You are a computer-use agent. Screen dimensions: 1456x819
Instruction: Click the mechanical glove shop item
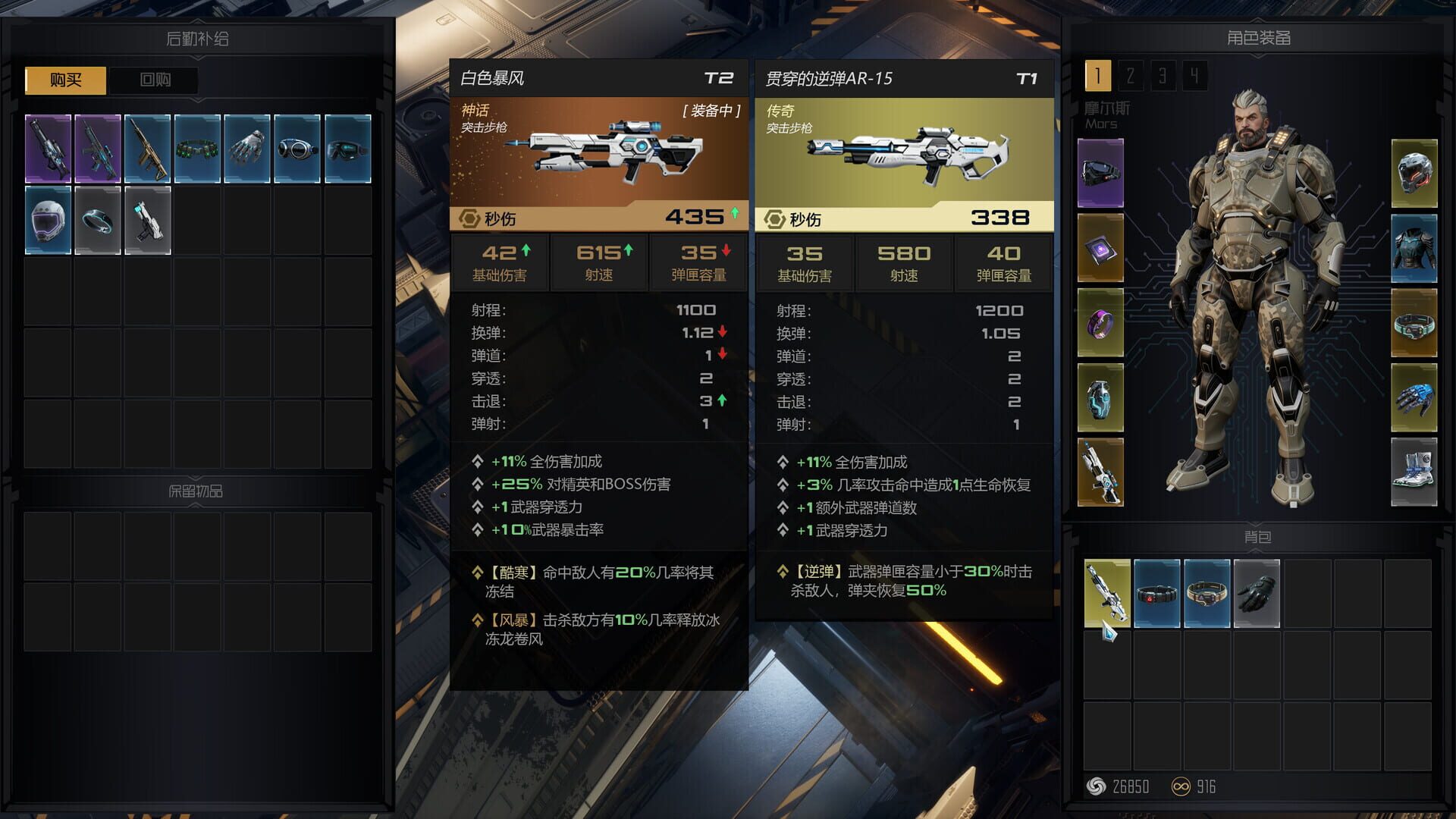click(247, 148)
